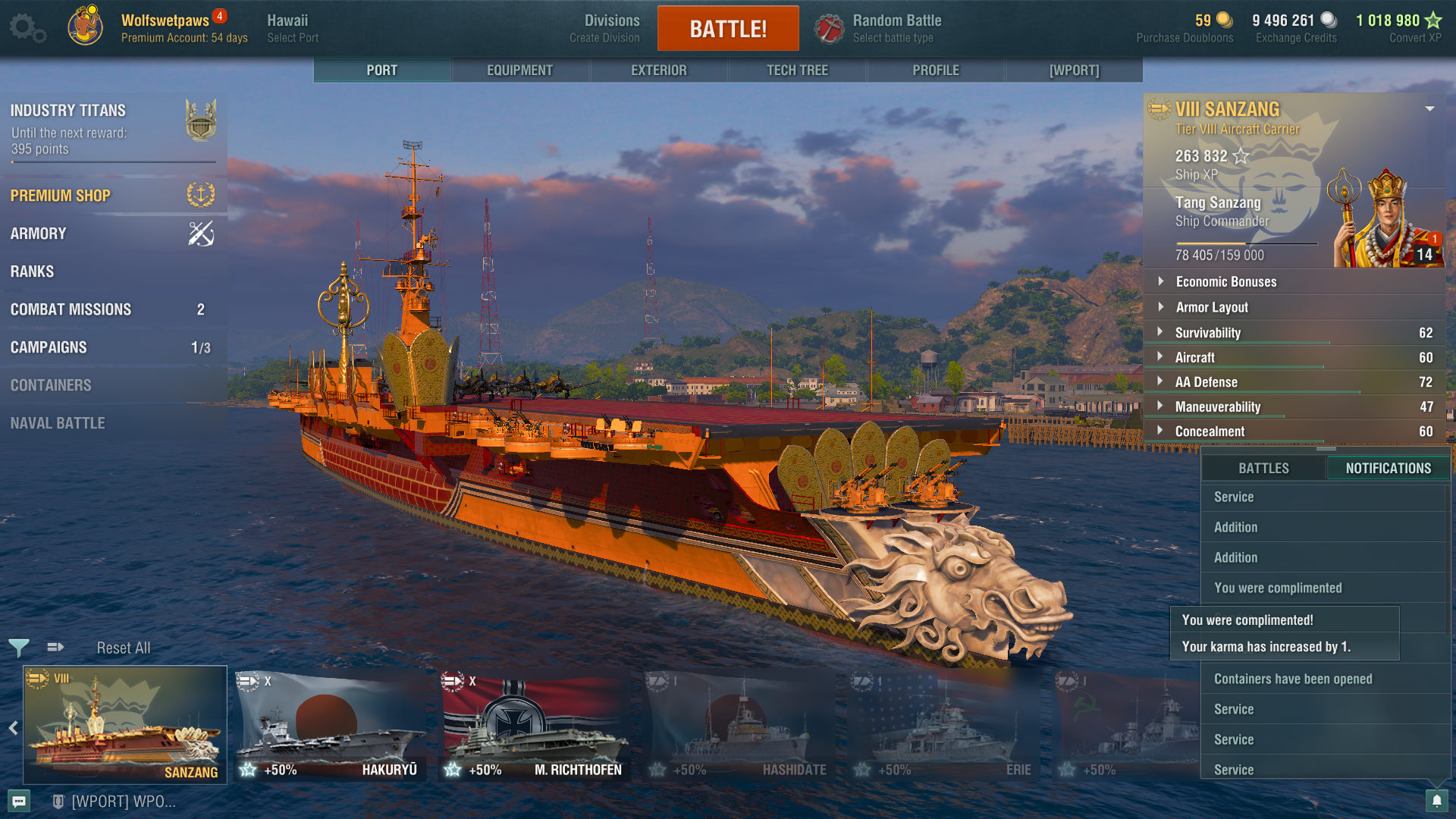Toggle the notification bell icon
Image resolution: width=1456 pixels, height=819 pixels.
point(1436,801)
